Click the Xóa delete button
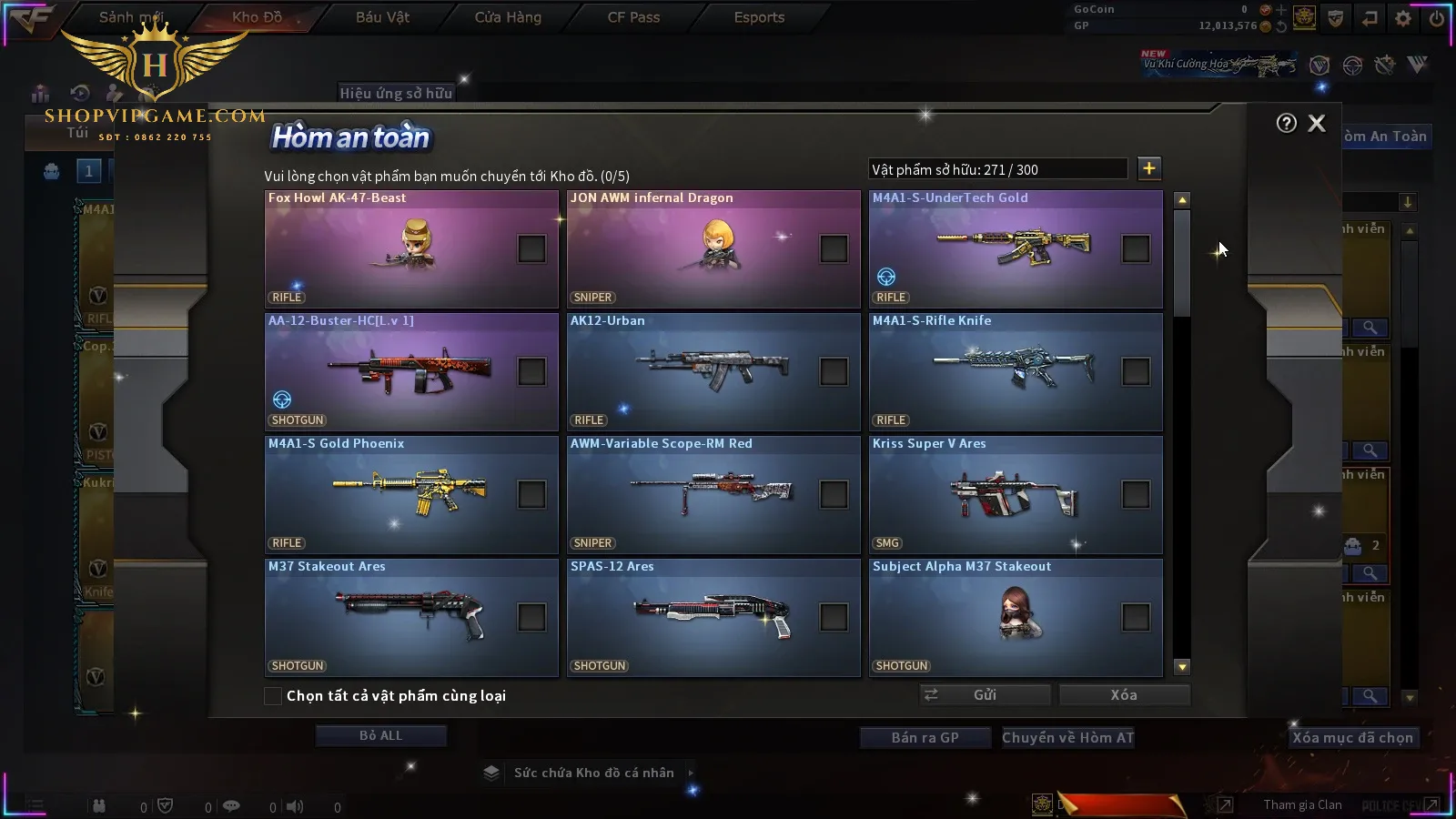Screen dimensions: 1456x819 [x=1124, y=695]
